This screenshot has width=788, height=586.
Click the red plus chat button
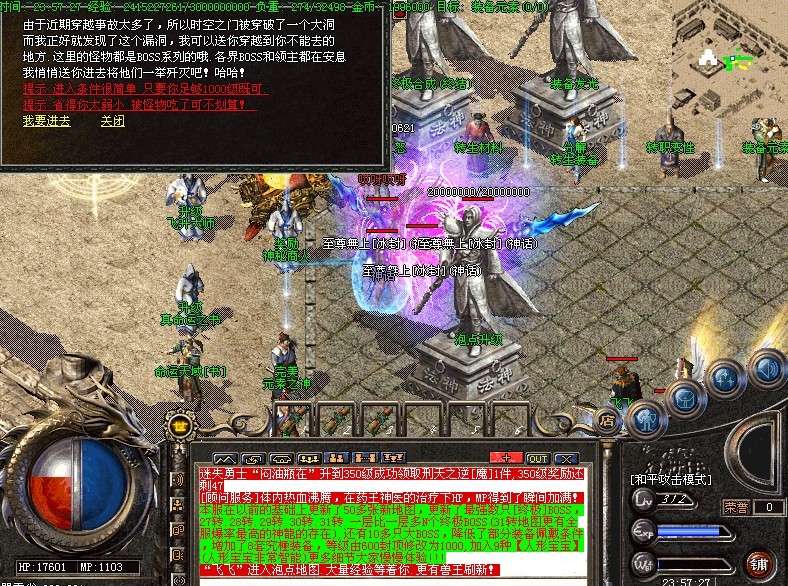click(505, 457)
